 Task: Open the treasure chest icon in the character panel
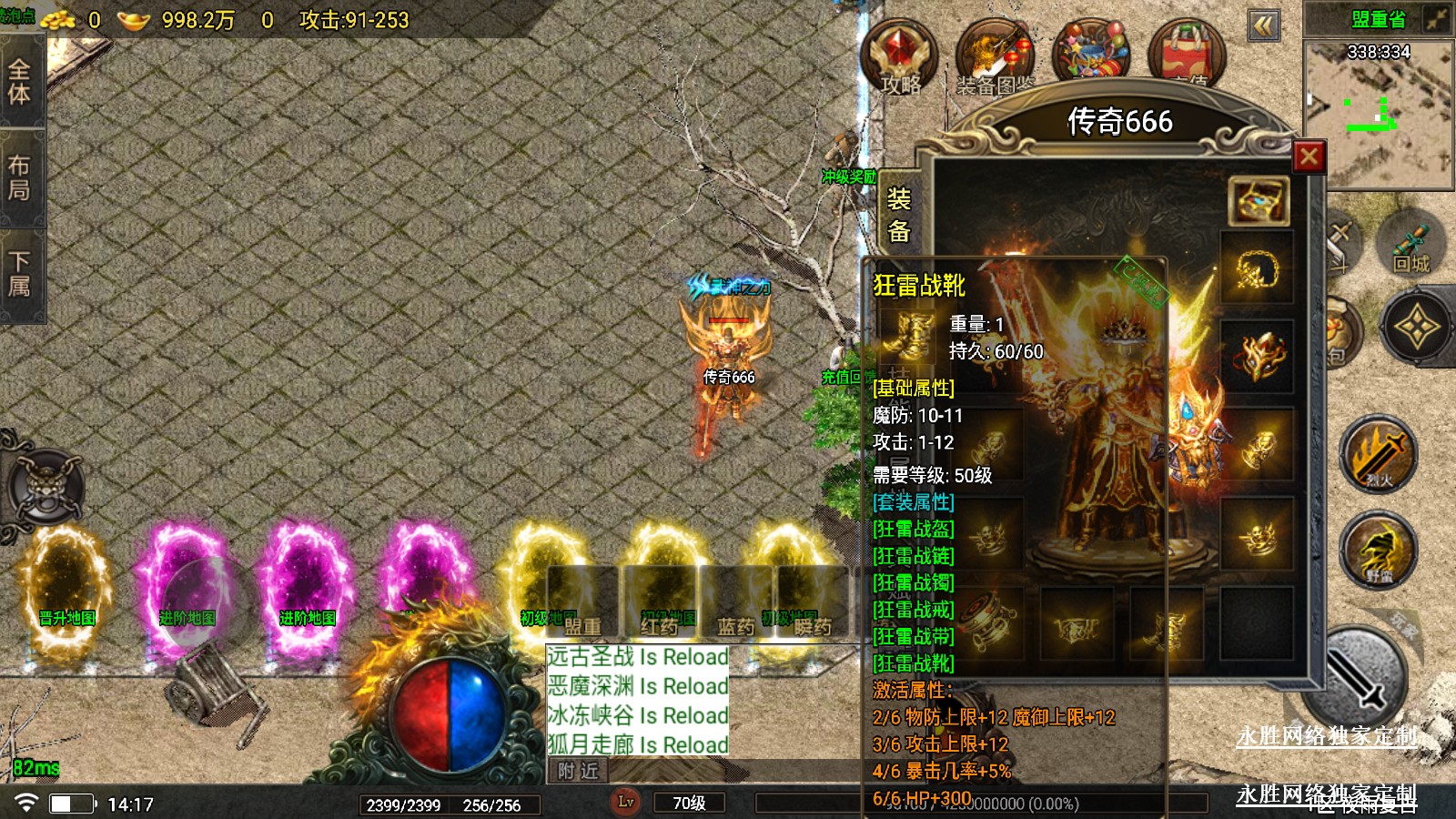coord(1258,200)
